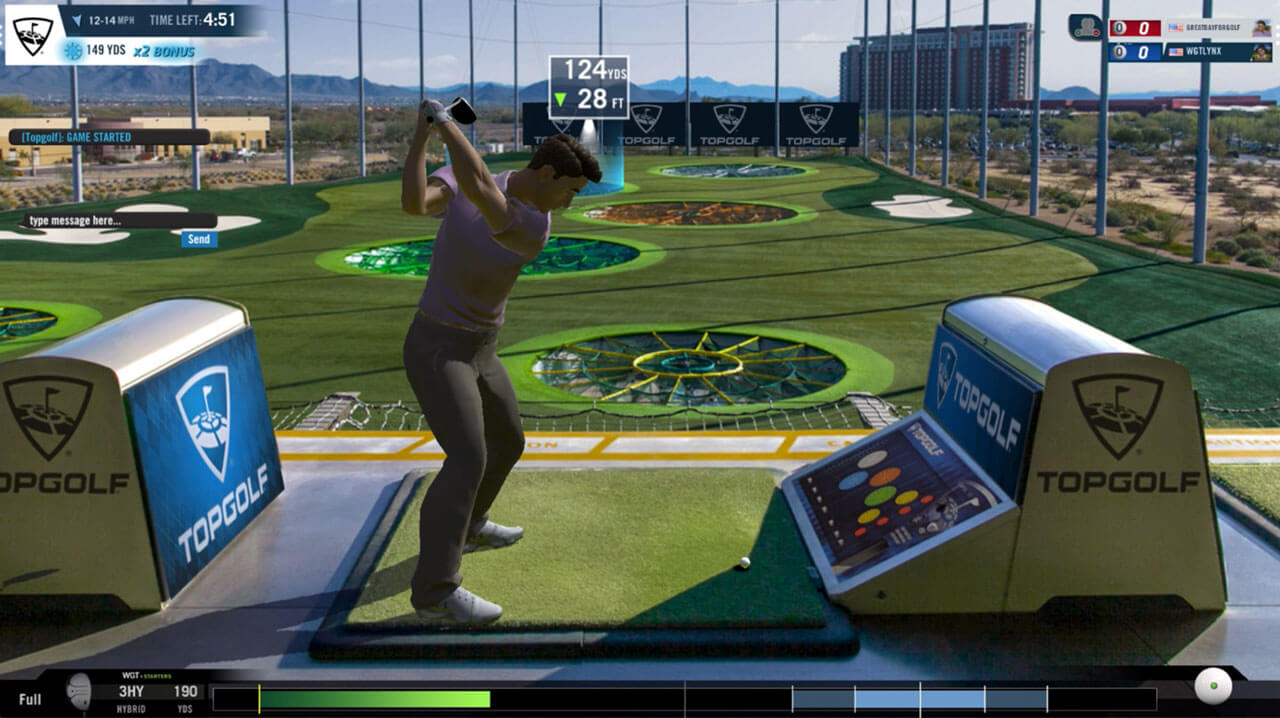Select WGTLYNX player row
The image size is (1280, 718).
click(x=1192, y=52)
